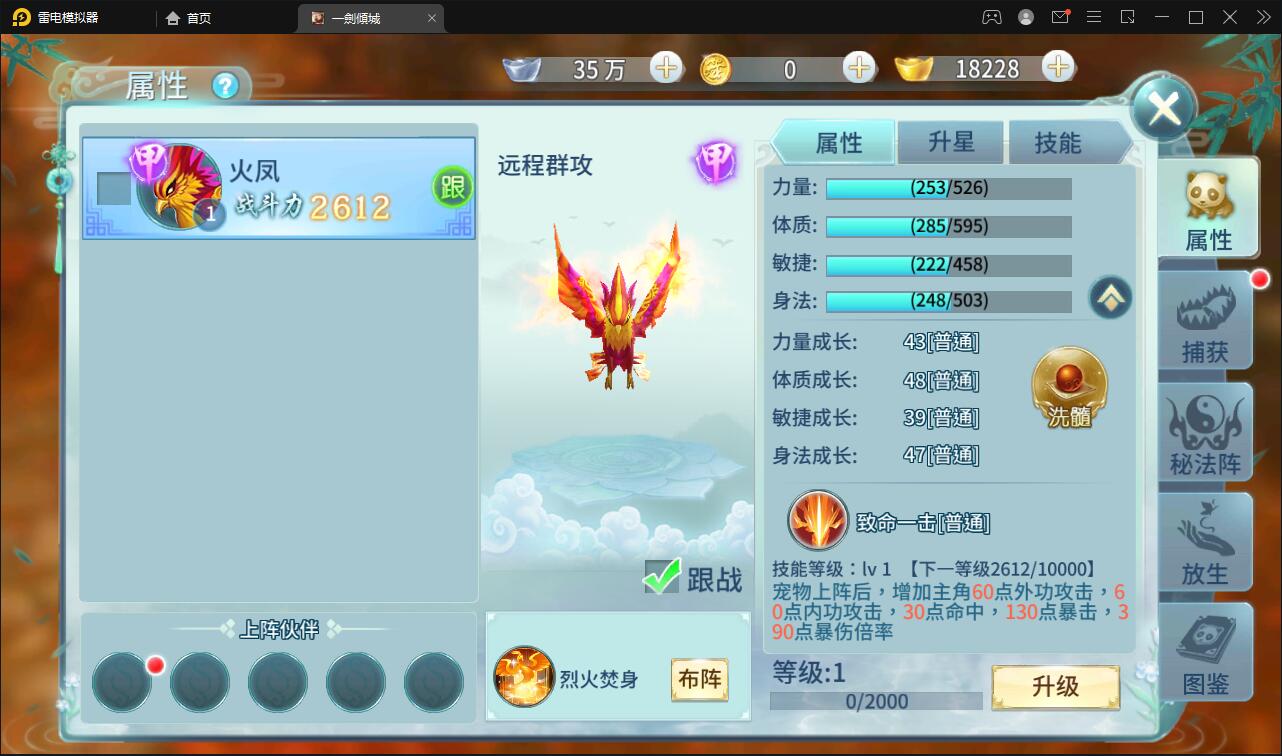Open the 洗髓 (marrow cleanse) icon

coord(1068,388)
